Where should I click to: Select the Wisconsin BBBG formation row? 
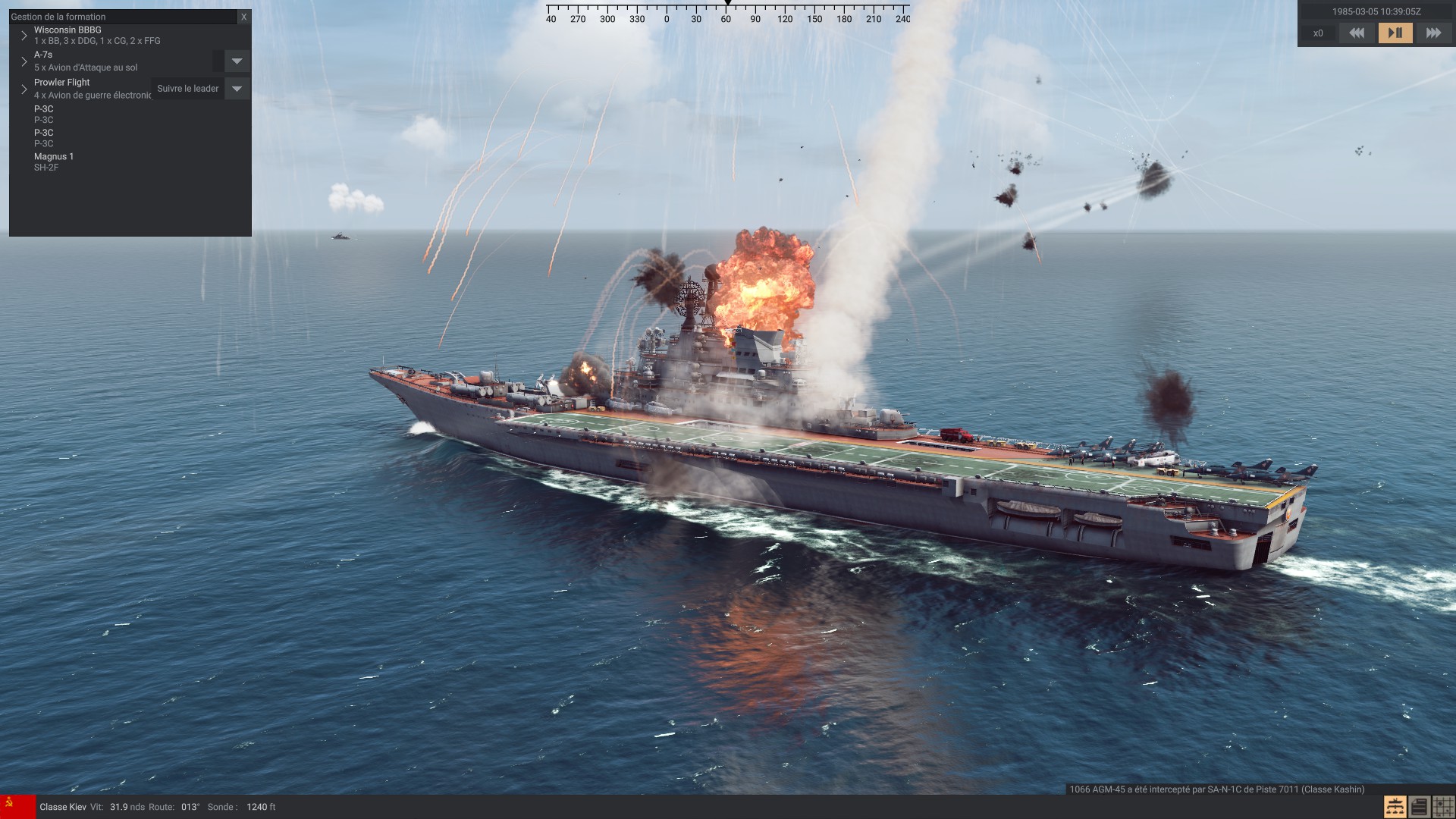click(97, 36)
